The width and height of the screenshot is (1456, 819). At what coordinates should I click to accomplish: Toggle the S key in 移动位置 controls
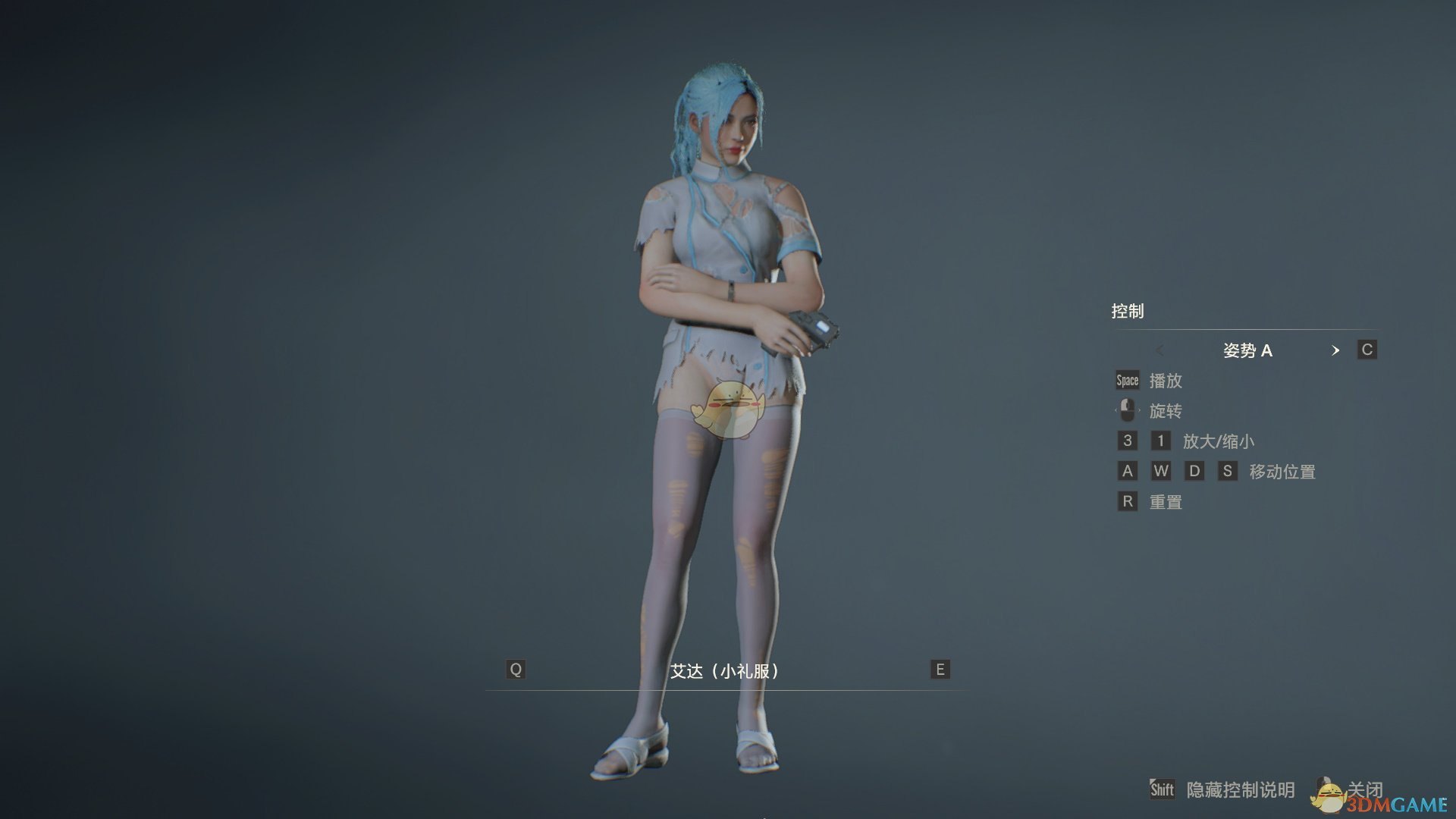[1228, 471]
